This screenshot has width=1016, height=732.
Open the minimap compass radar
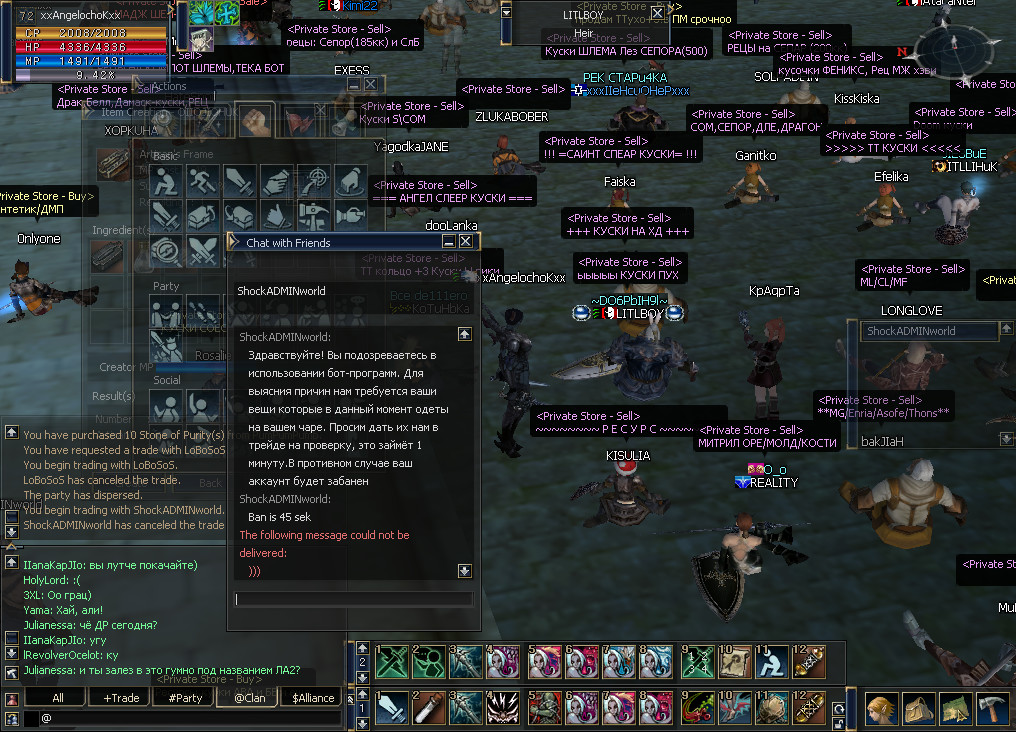pyautogui.click(x=949, y=48)
